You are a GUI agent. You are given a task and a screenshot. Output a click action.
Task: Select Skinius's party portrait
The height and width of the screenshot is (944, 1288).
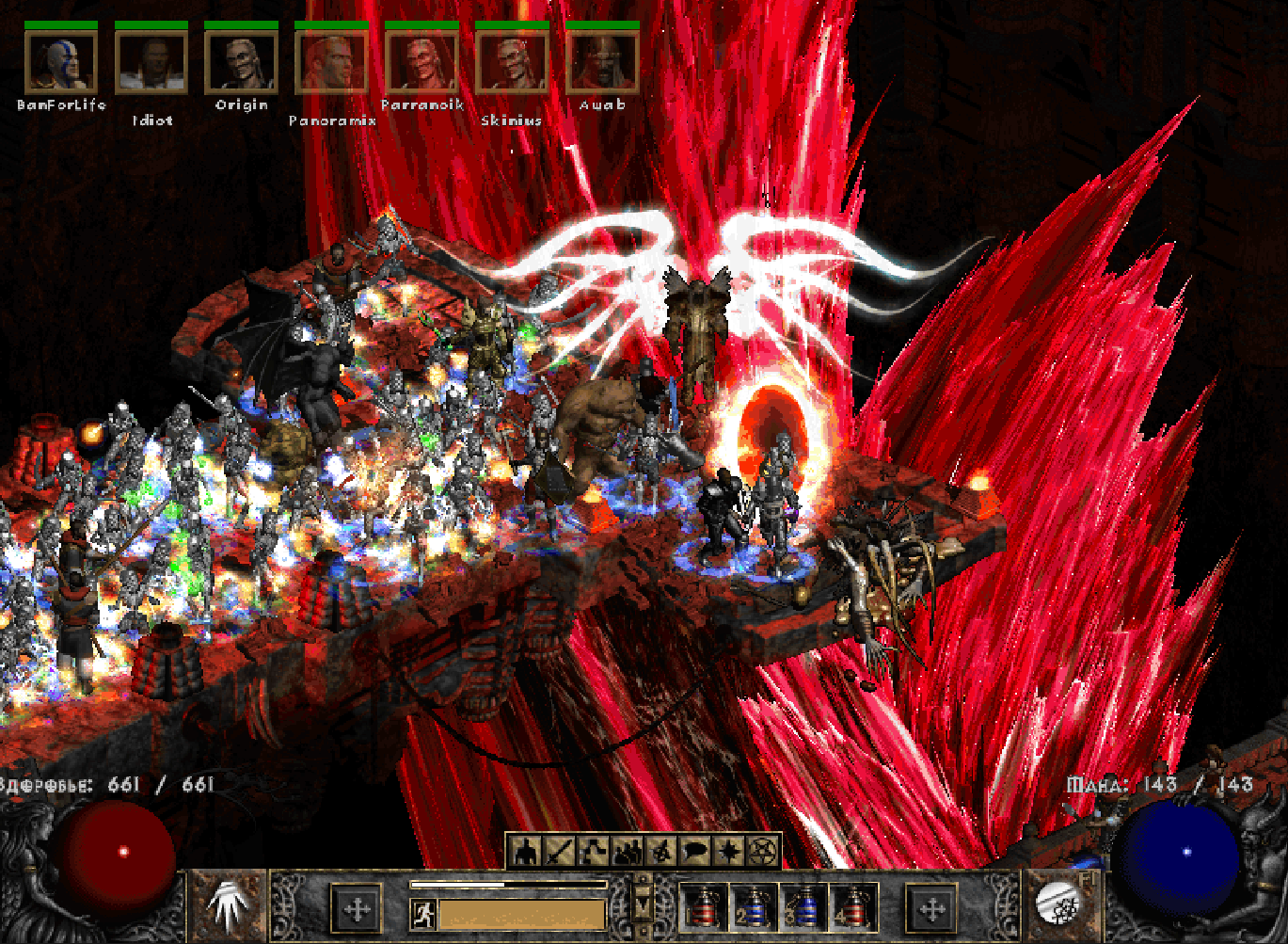pos(512,62)
